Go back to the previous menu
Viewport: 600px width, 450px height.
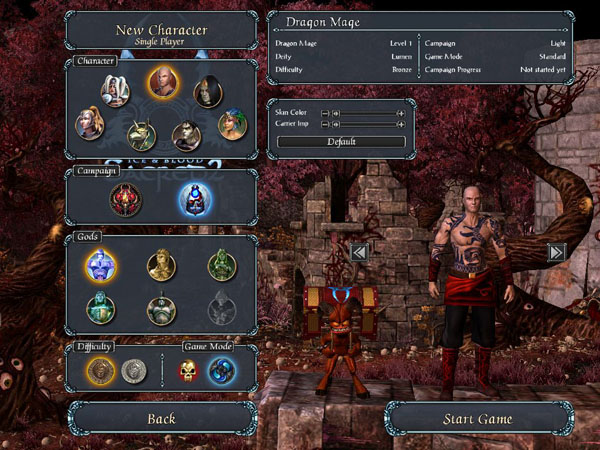pos(161,419)
